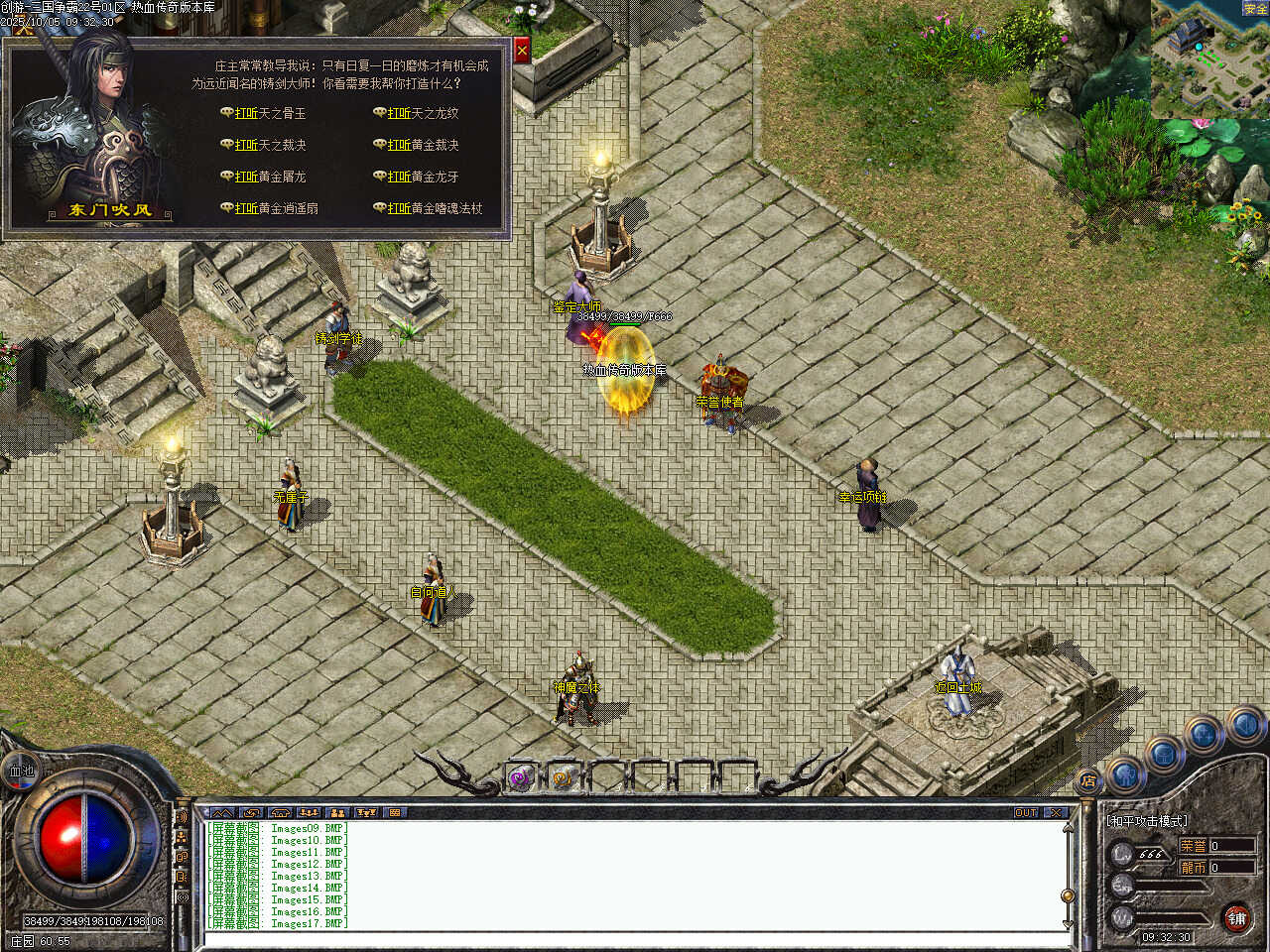Open the character panel round blue button
1270x952 pixels.
(1124, 773)
